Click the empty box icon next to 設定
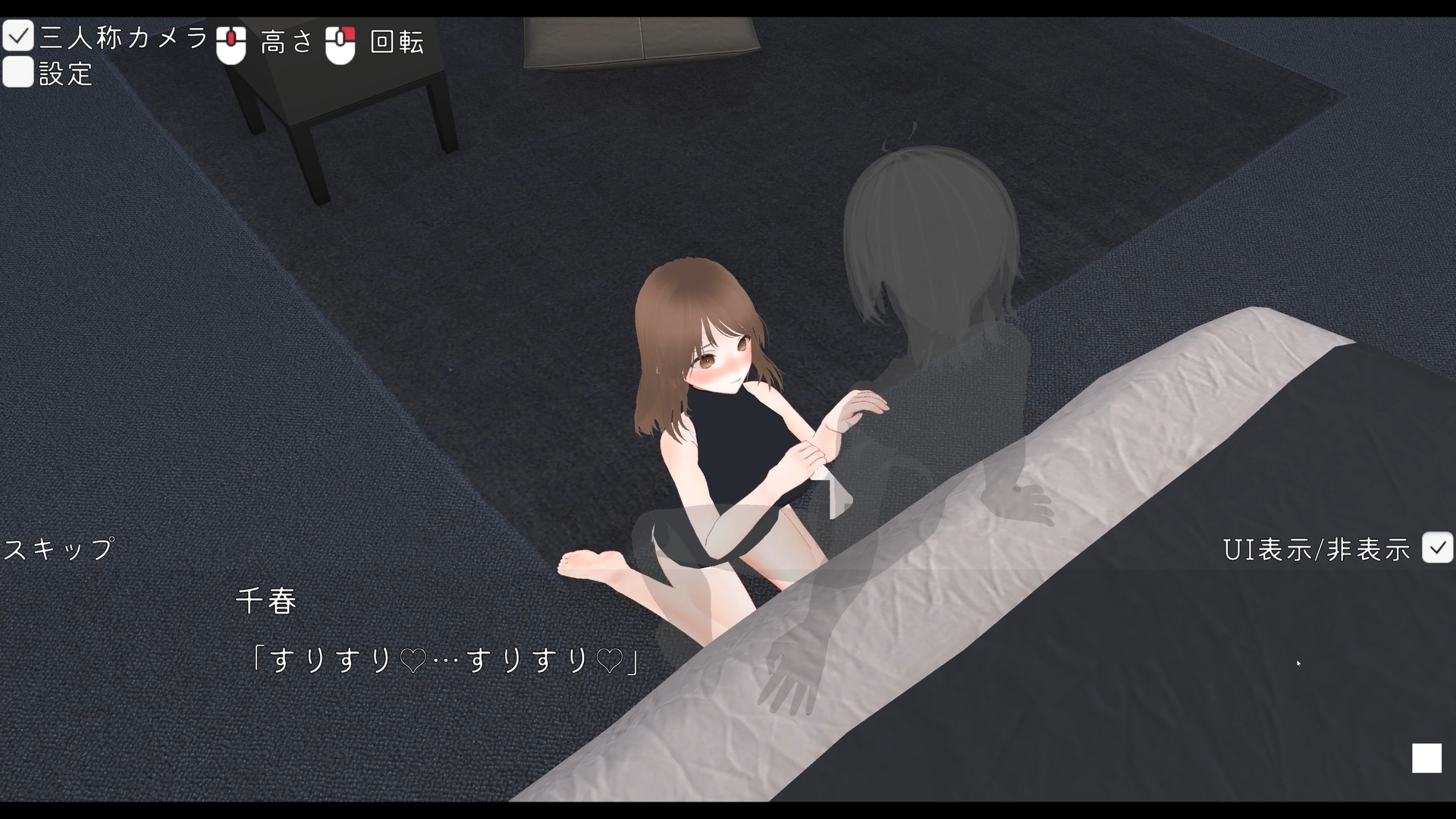The image size is (1456, 819). 18,72
